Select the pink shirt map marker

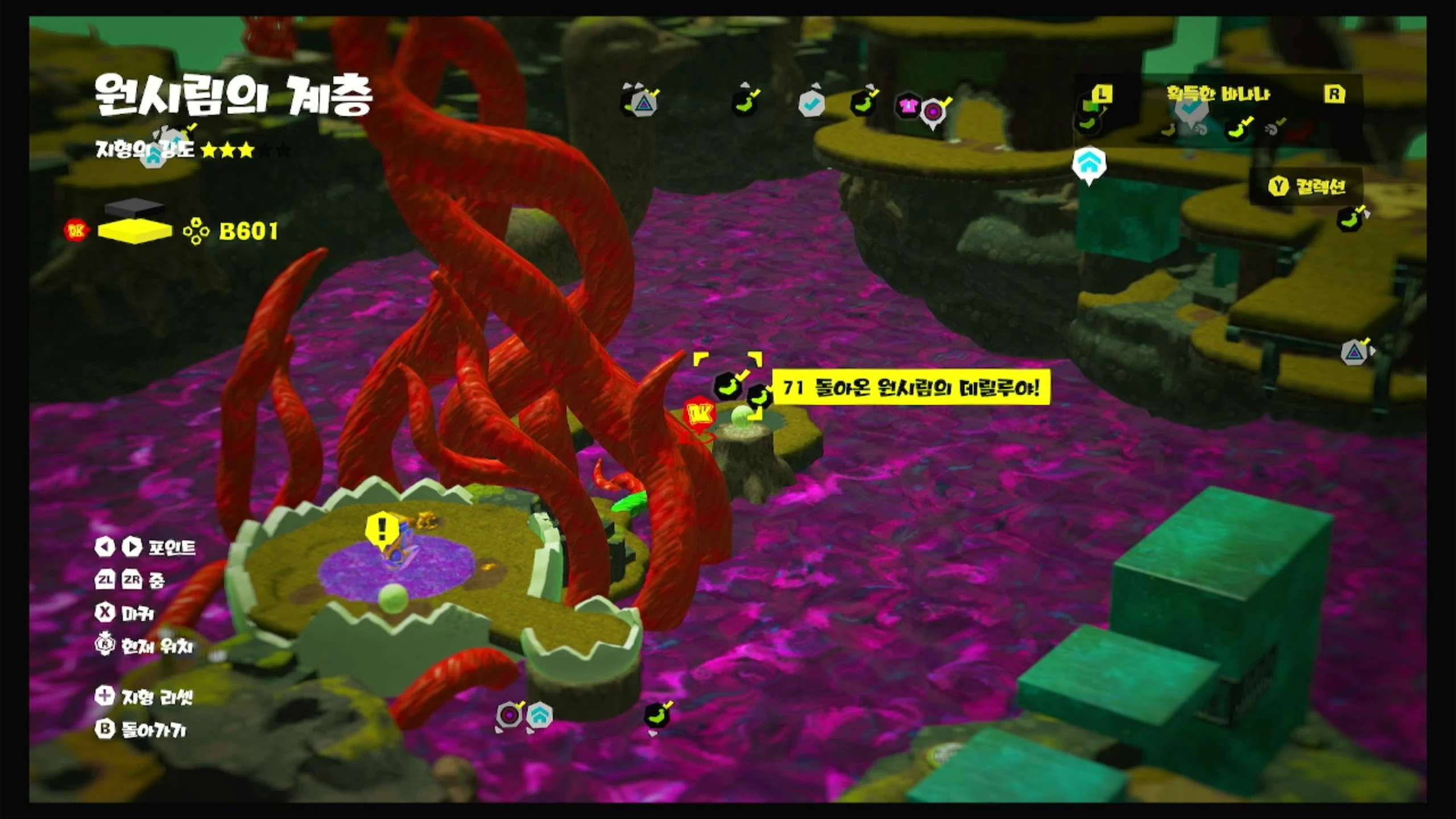click(907, 105)
